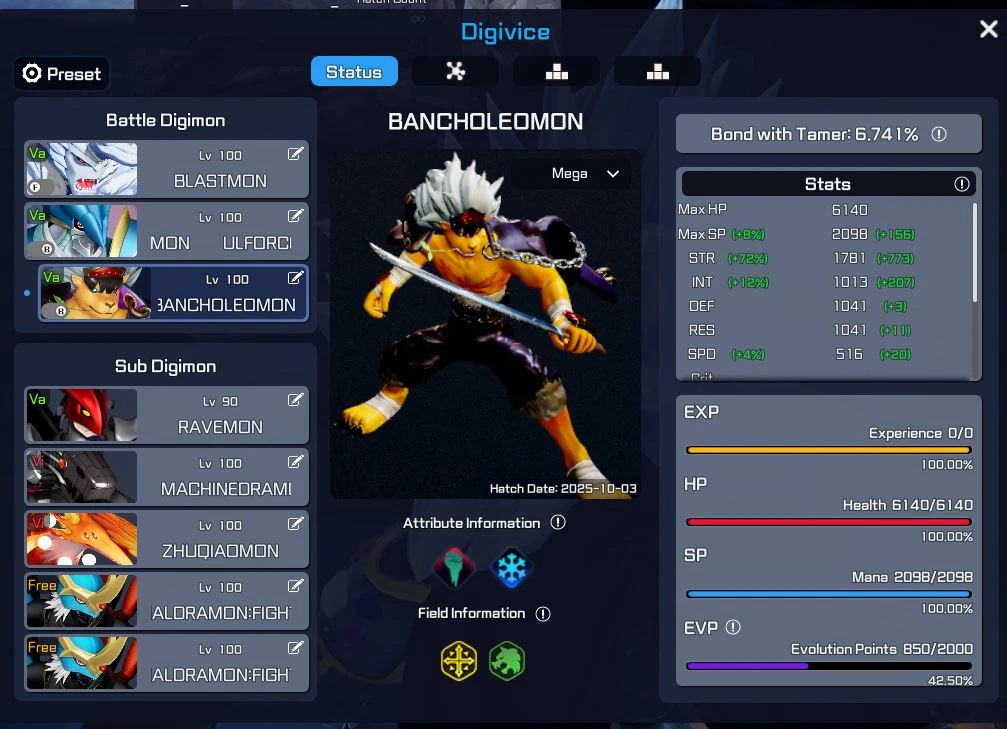The image size is (1007, 729).
Task: View the EVP info icon
Action: point(733,627)
